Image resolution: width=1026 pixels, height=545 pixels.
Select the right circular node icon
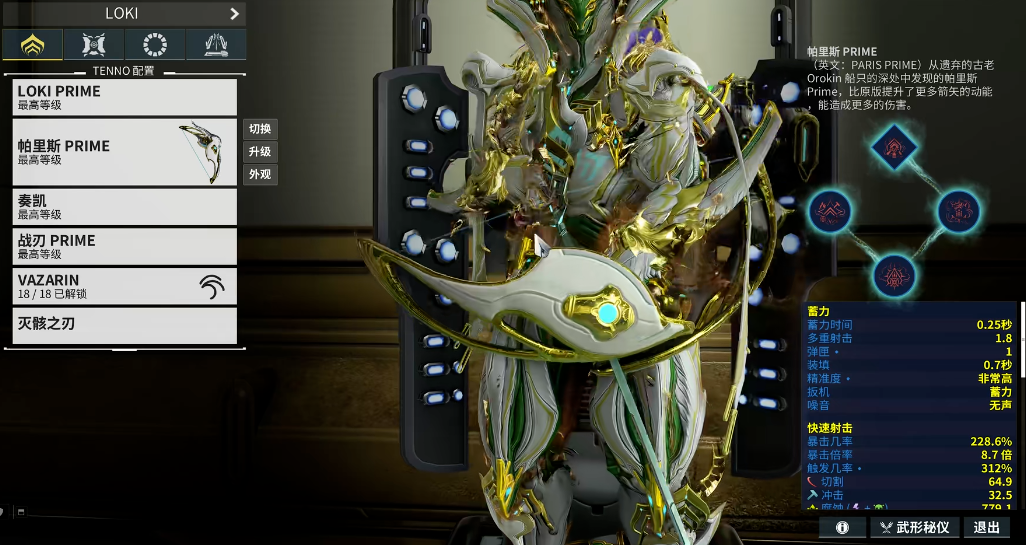956,211
